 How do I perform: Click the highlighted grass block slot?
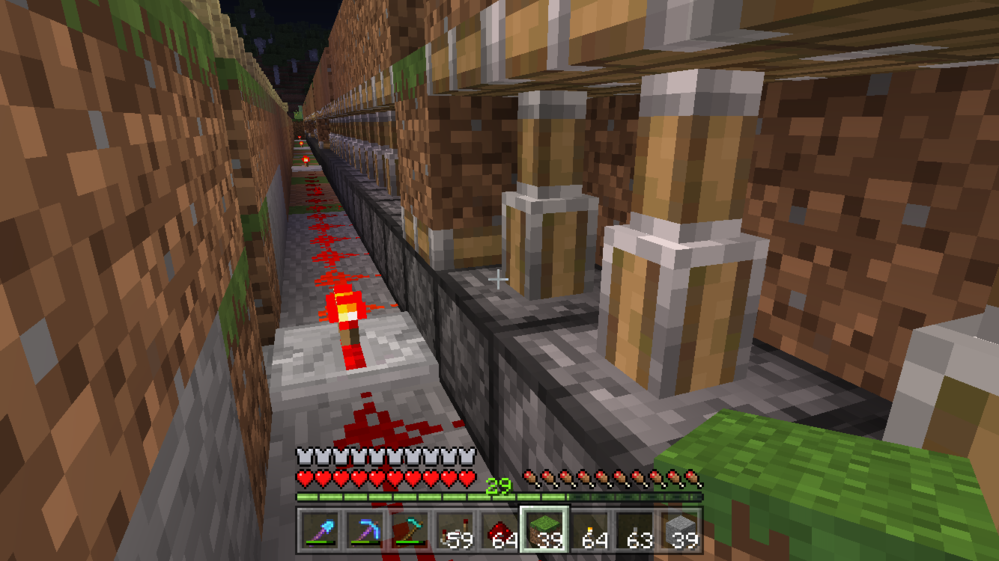tap(545, 530)
